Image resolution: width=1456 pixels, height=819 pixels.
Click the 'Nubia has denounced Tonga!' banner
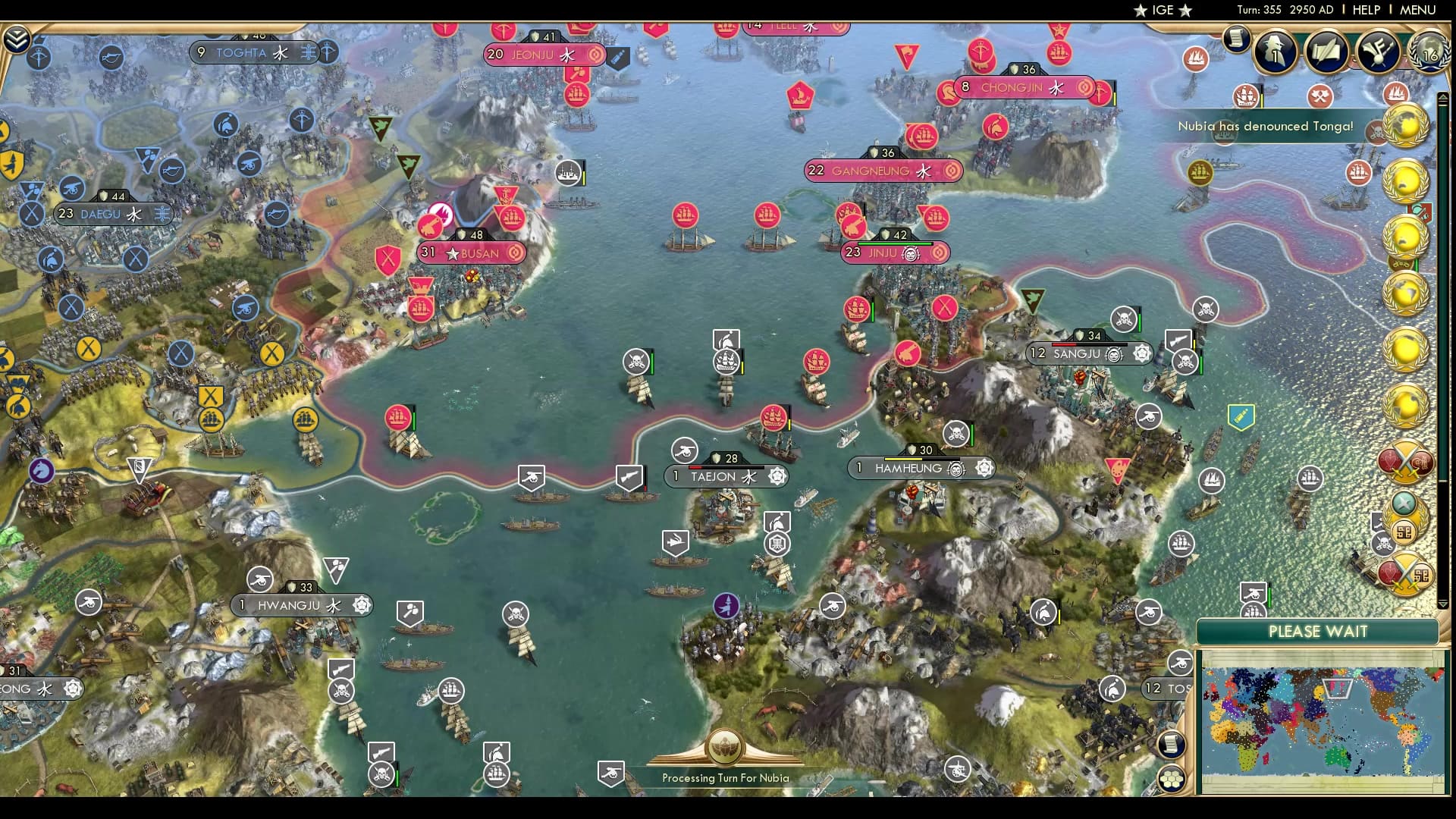[1265, 127]
